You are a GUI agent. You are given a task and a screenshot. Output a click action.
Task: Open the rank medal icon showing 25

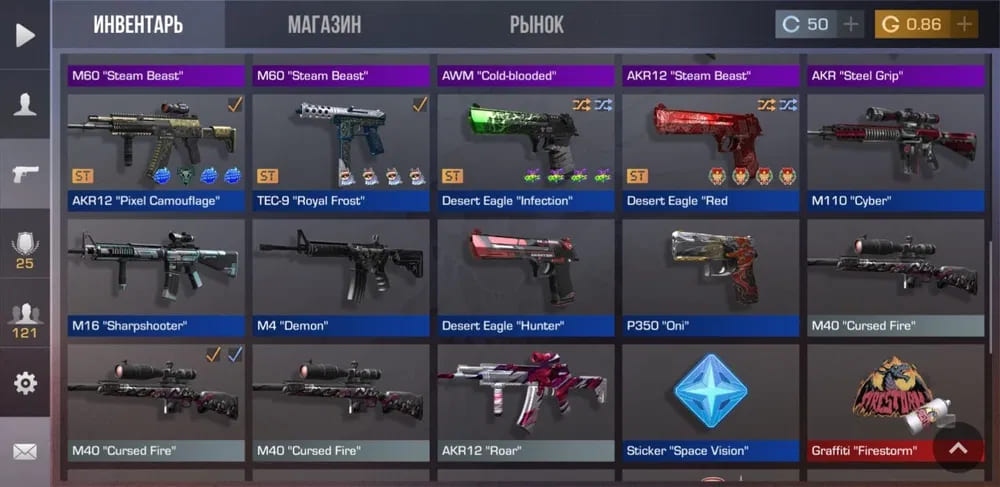click(x=24, y=248)
